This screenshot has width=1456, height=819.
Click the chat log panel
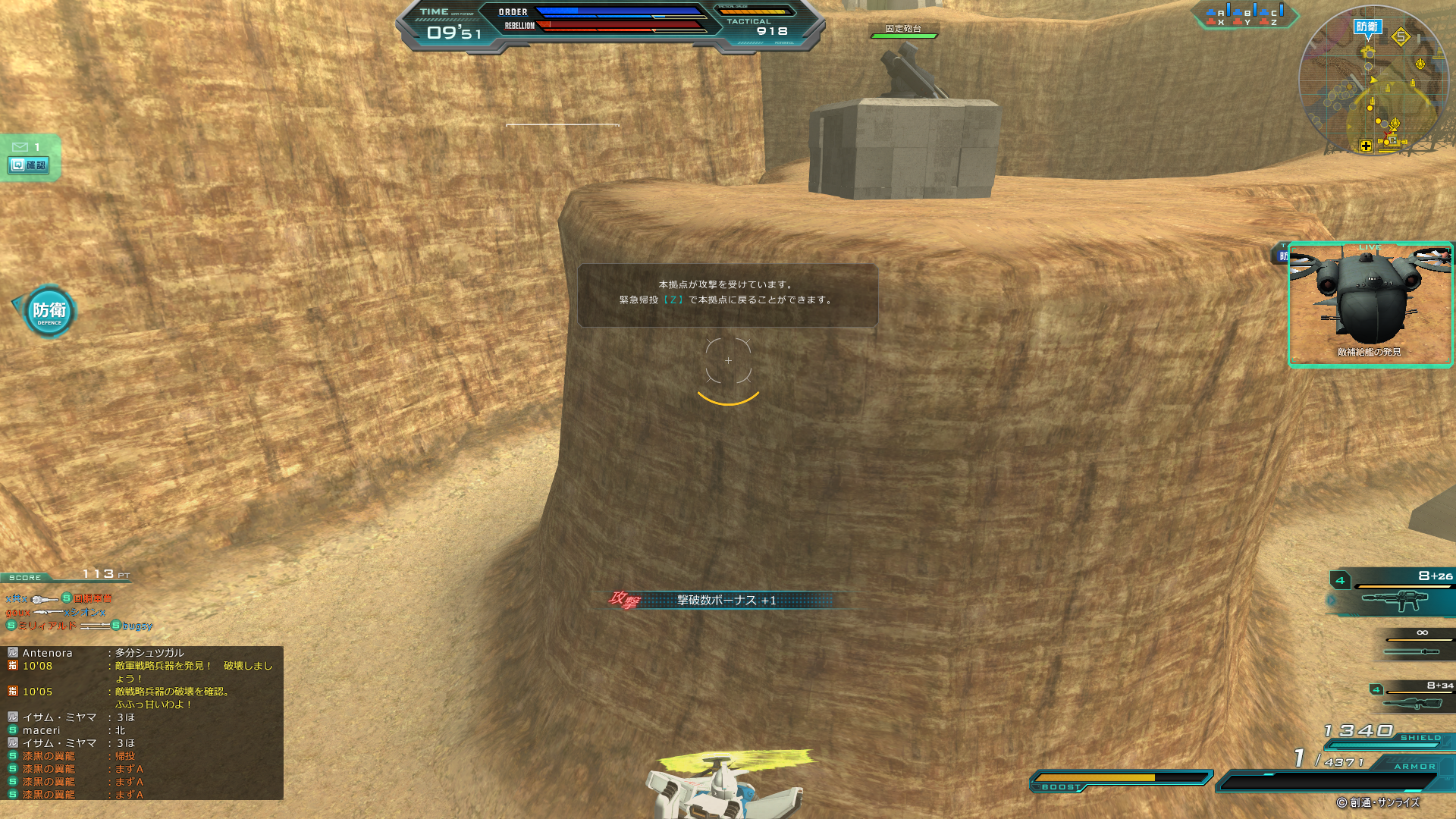point(142,723)
